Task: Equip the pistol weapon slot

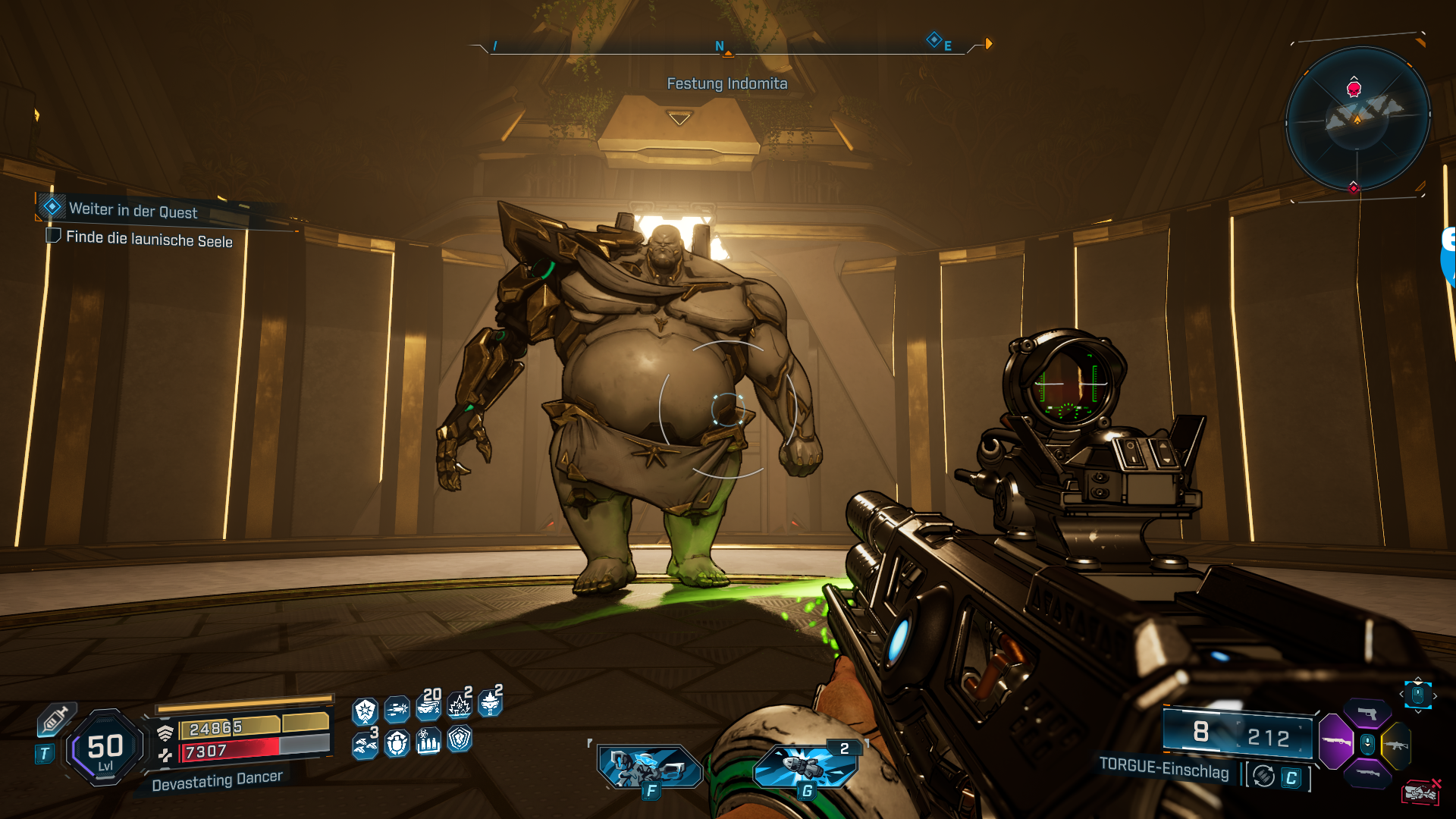Action: pos(1367,713)
